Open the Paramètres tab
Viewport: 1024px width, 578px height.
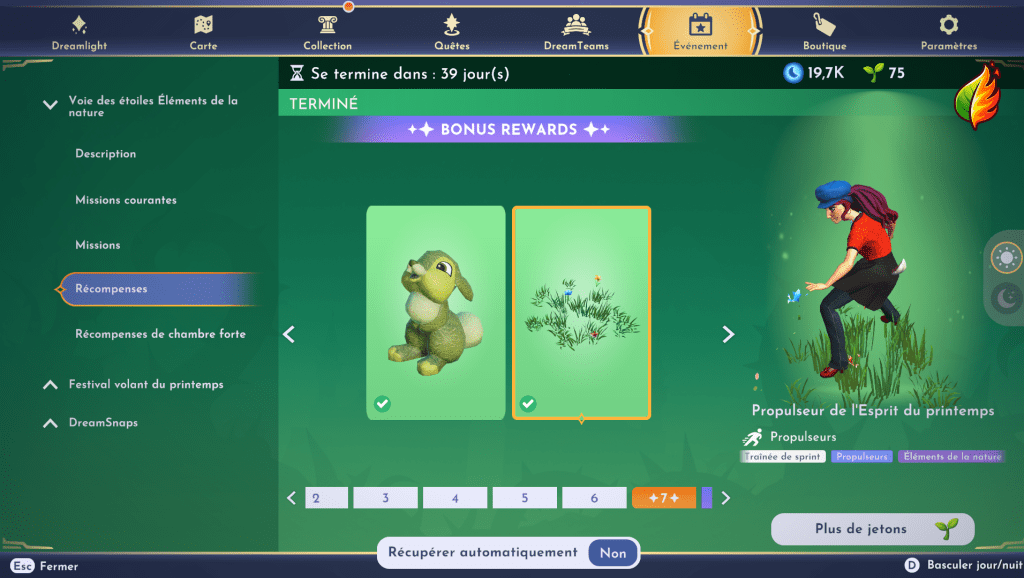click(x=948, y=32)
